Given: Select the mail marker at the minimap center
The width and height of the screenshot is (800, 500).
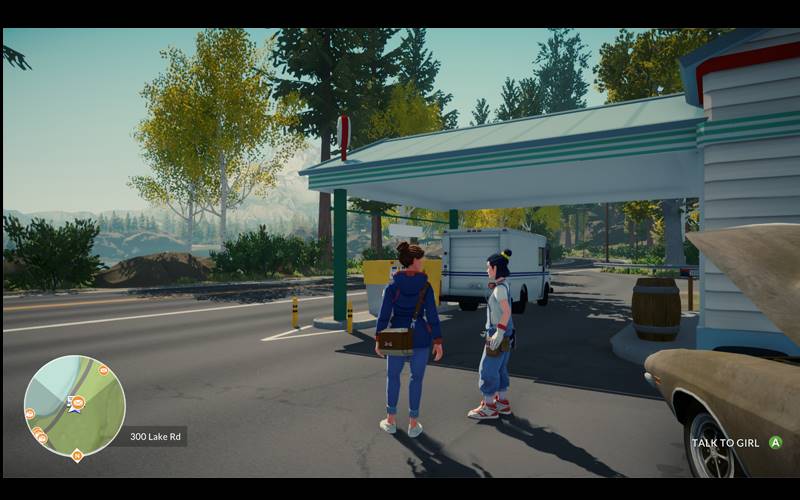Looking at the screenshot, I should coord(78,402).
